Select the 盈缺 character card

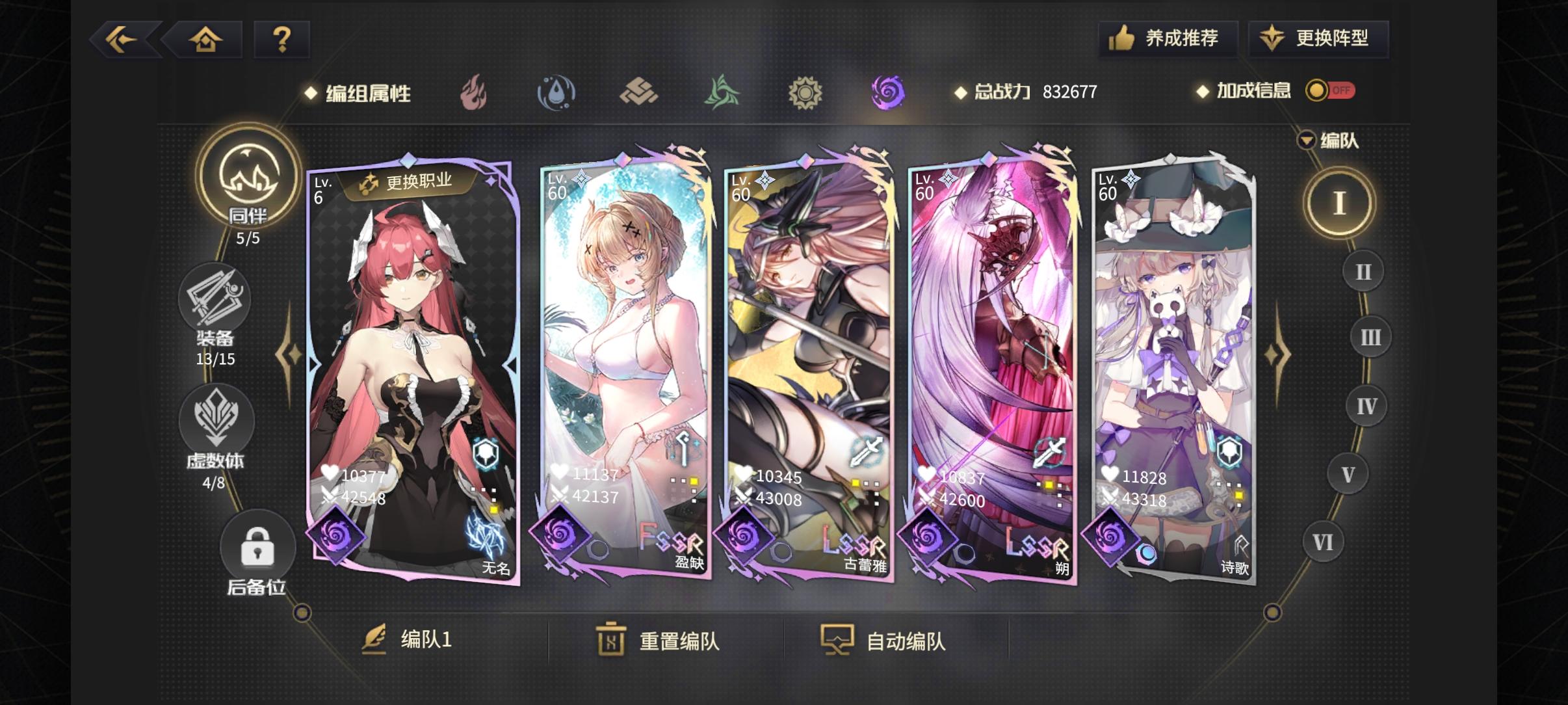[624, 364]
